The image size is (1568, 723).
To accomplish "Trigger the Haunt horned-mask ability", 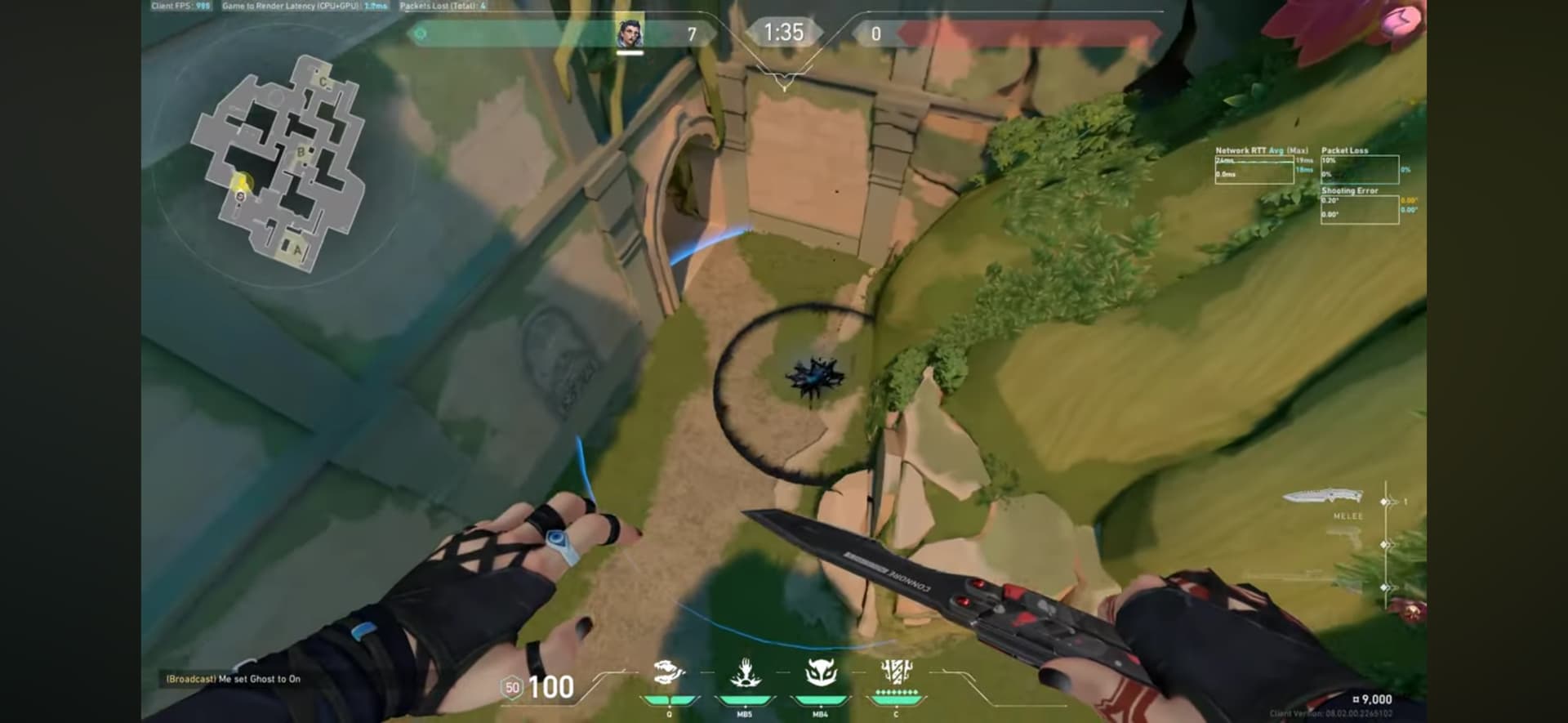I will point(820,673).
